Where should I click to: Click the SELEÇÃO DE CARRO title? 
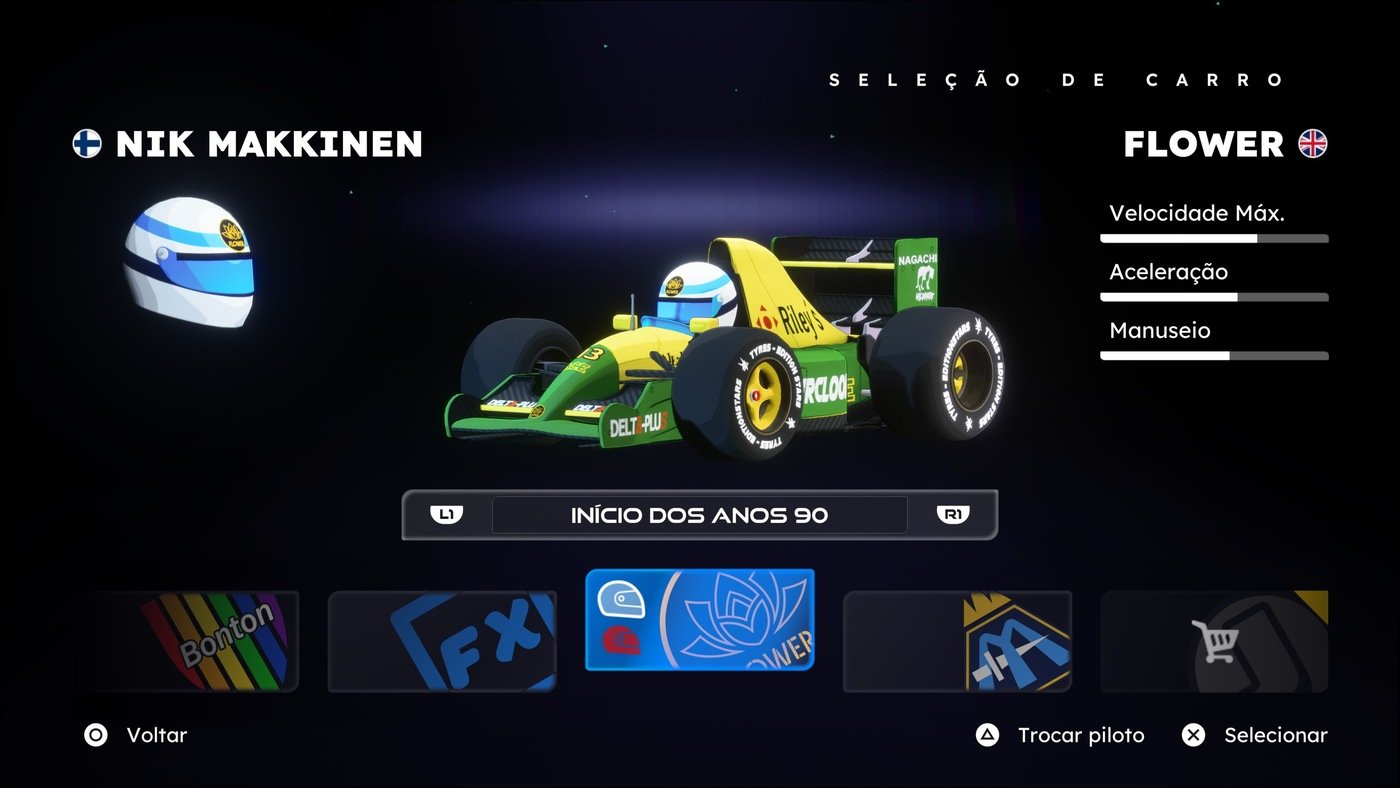(1057, 79)
